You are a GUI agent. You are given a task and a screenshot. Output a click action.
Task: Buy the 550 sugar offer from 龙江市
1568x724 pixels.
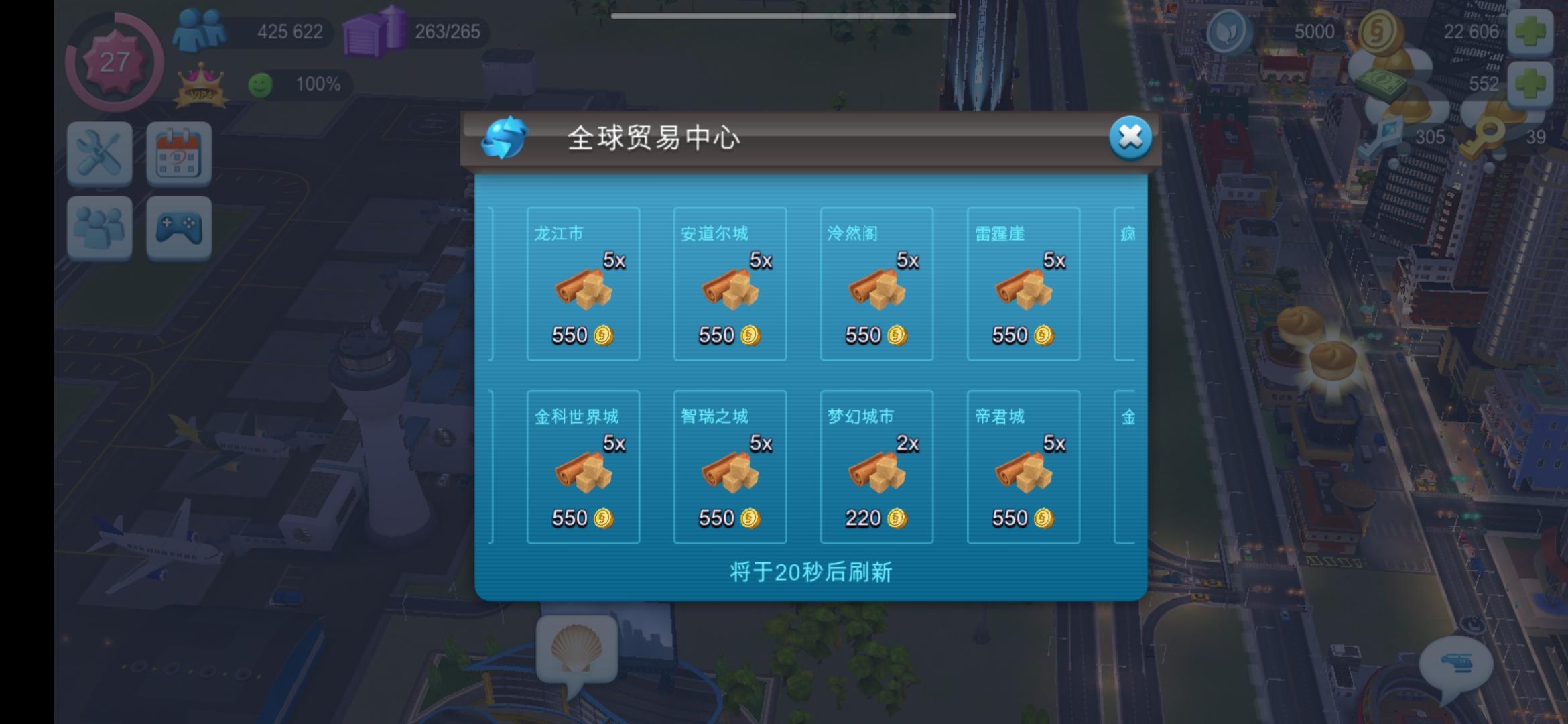point(582,285)
